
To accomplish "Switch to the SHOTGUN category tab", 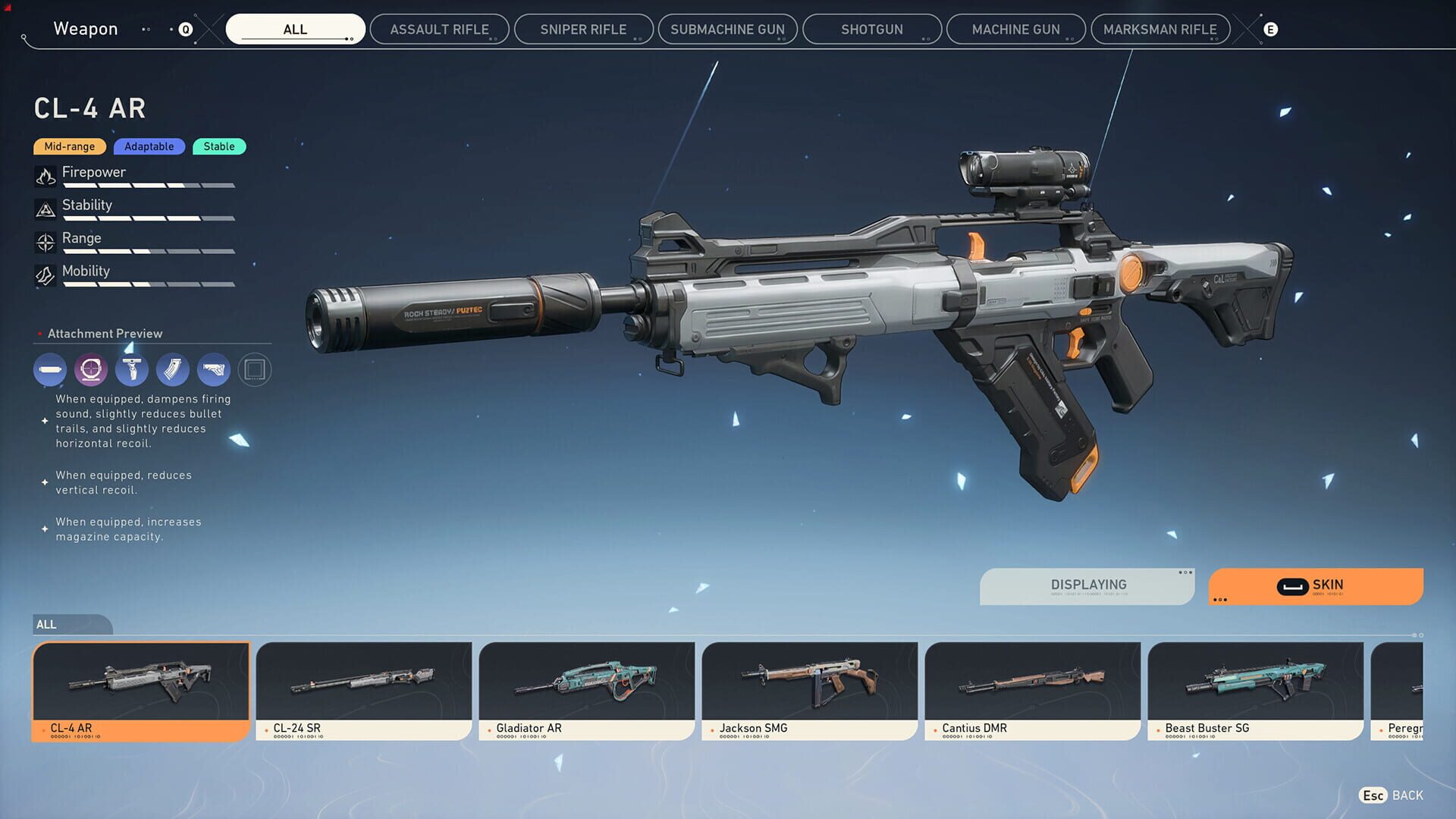I will tap(871, 29).
